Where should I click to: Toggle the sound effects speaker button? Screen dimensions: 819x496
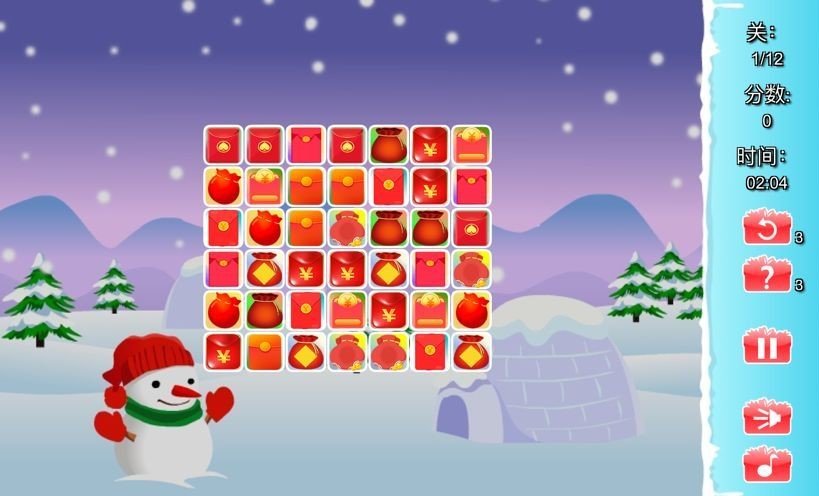click(766, 417)
